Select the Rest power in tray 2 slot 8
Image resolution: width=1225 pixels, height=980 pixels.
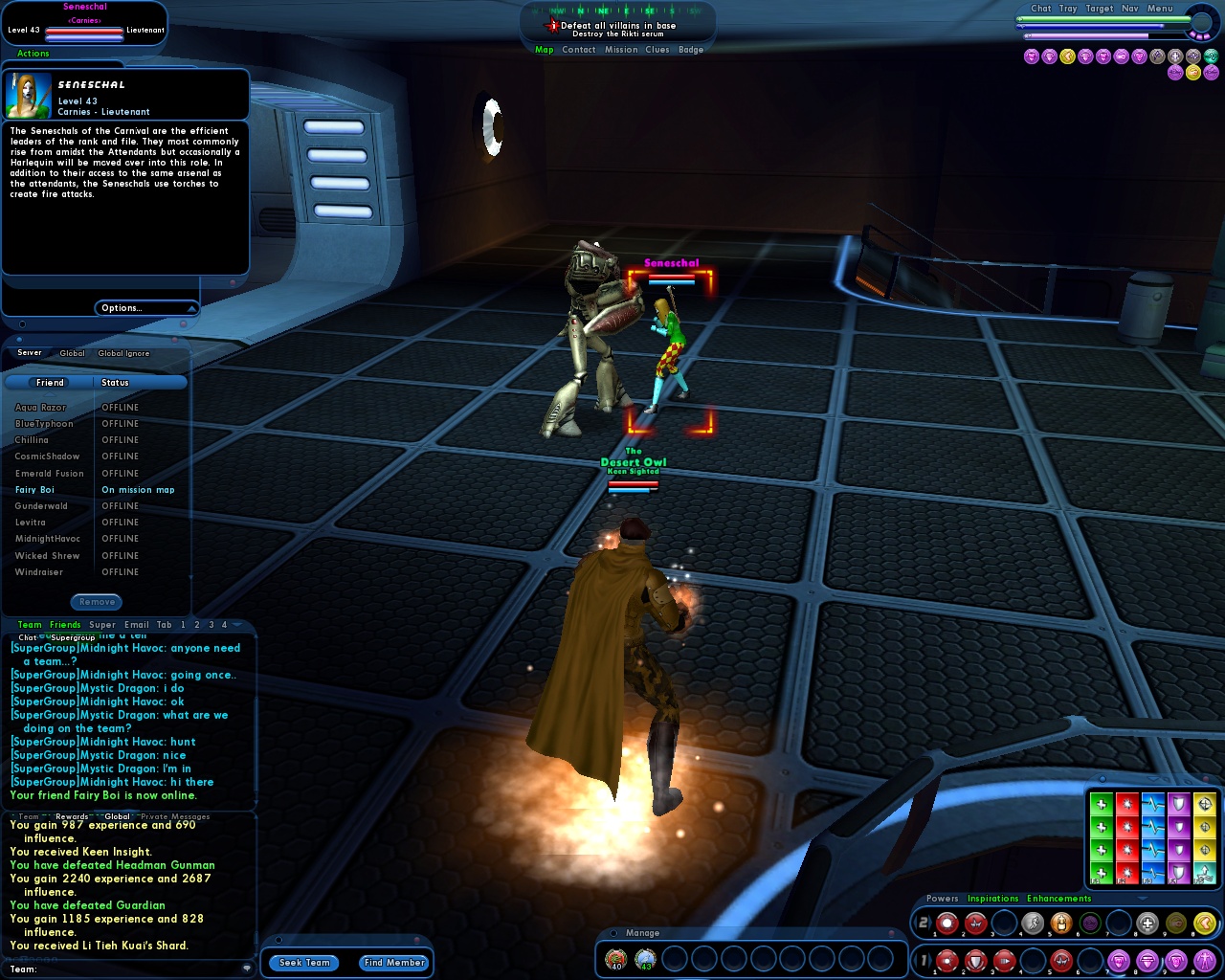click(1147, 923)
